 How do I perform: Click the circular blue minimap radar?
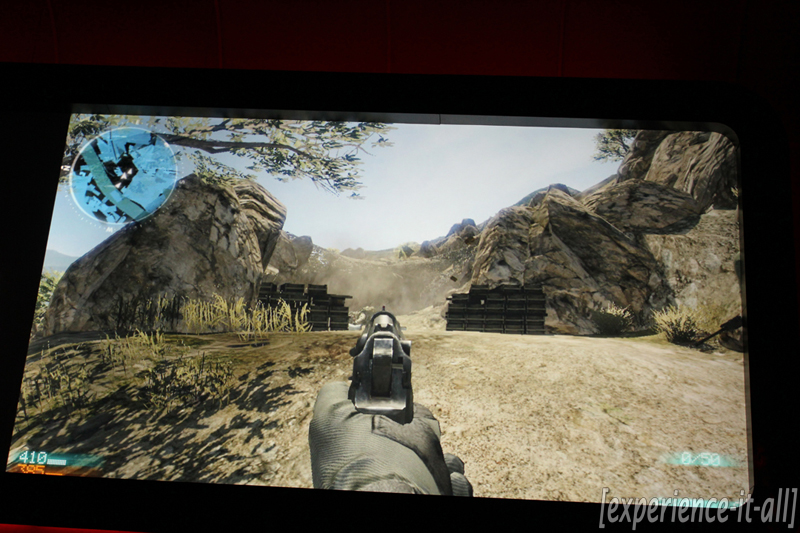124,173
